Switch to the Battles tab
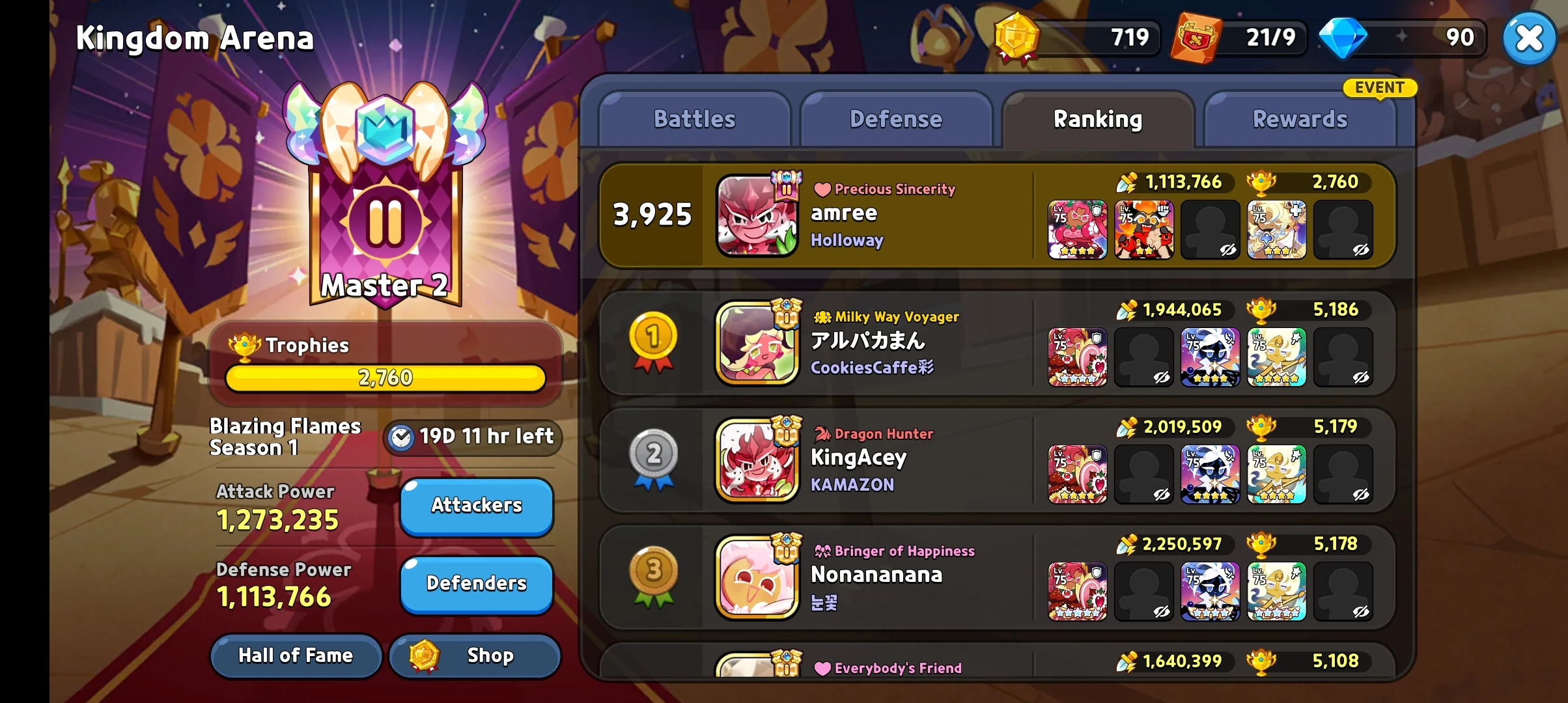This screenshot has width=1568, height=703. [694, 118]
